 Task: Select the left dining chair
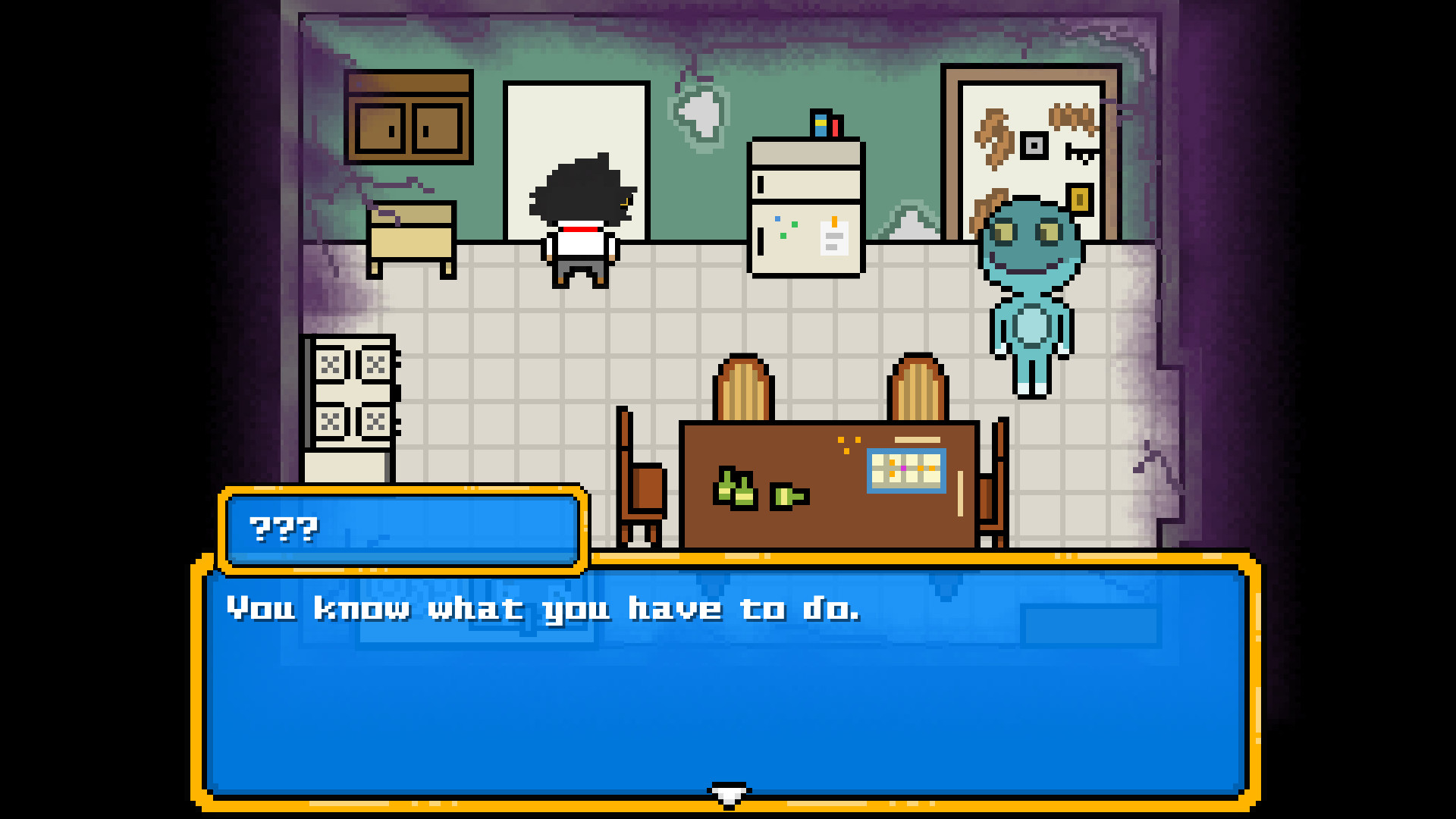[x=641, y=478]
